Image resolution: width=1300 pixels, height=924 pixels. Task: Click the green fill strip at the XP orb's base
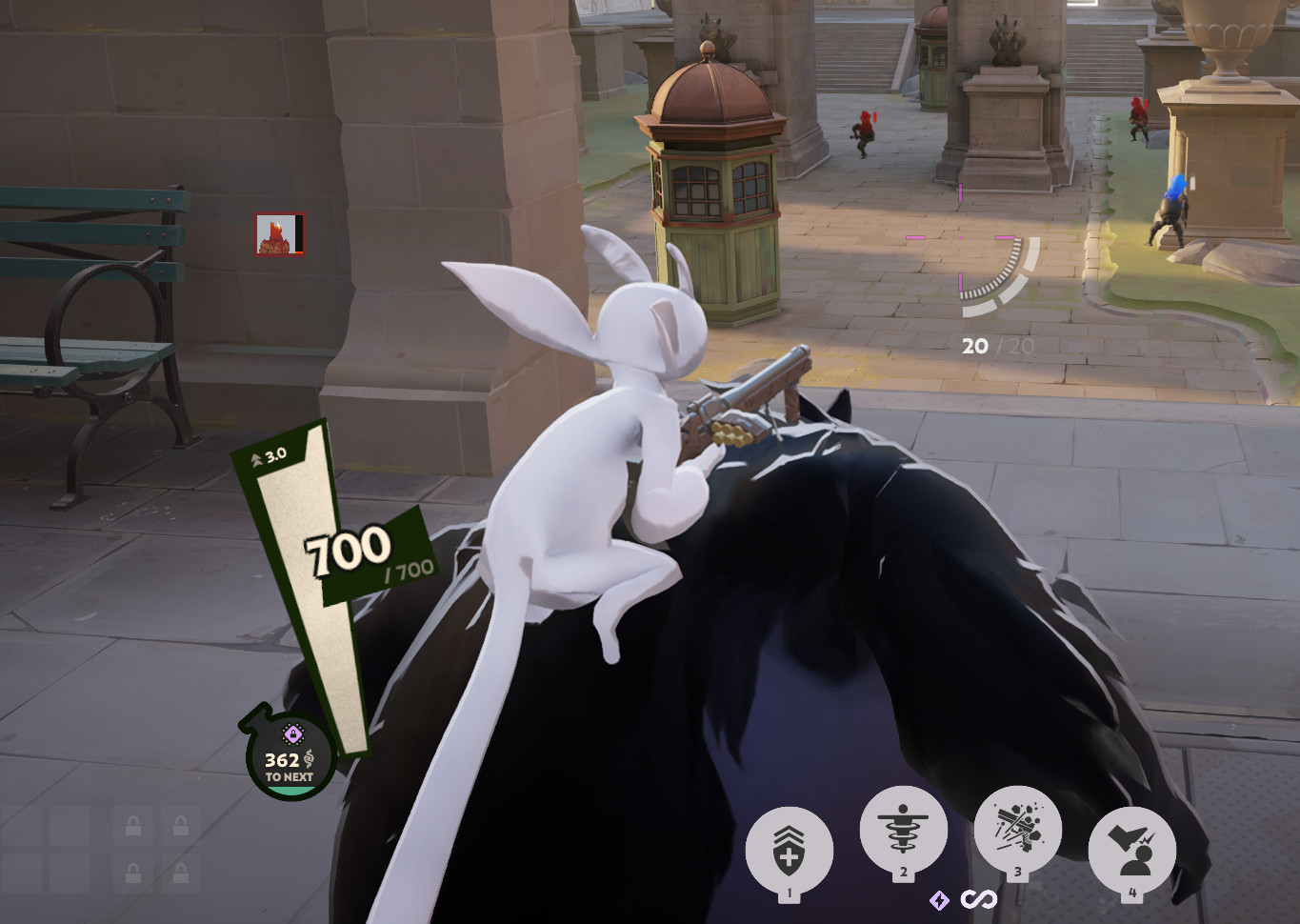[x=290, y=790]
